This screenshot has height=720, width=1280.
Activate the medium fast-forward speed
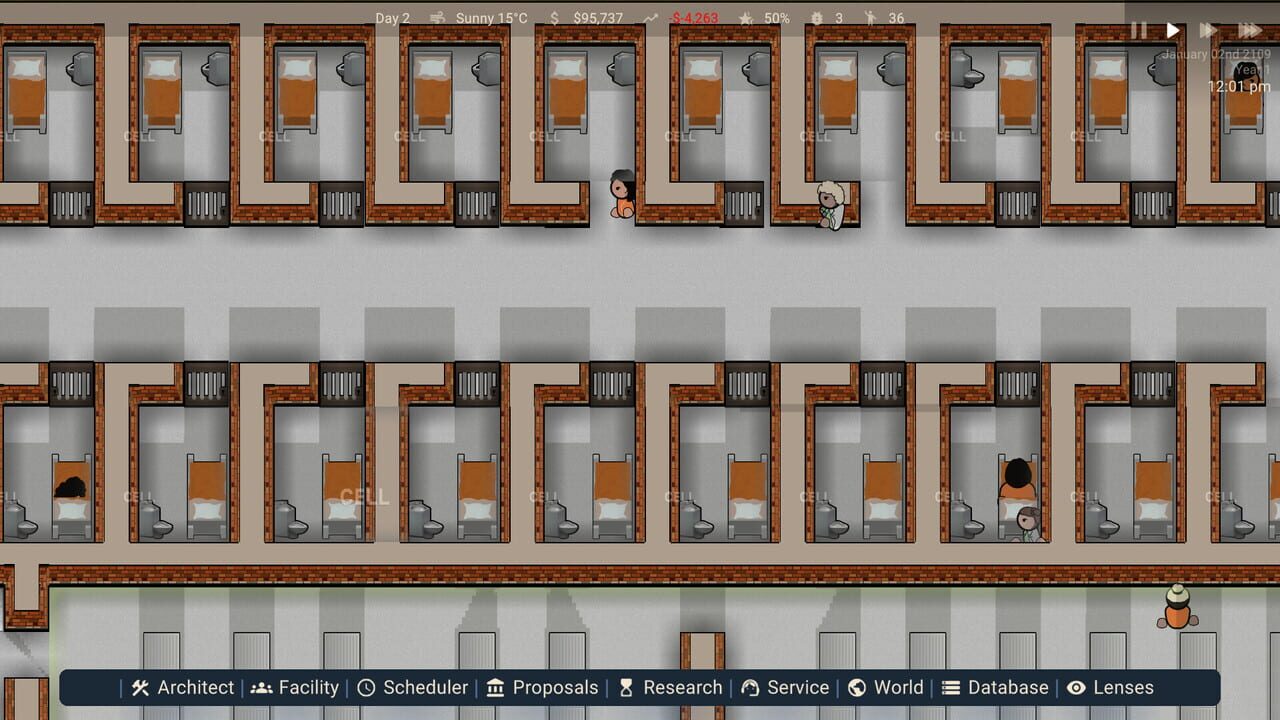(1206, 30)
